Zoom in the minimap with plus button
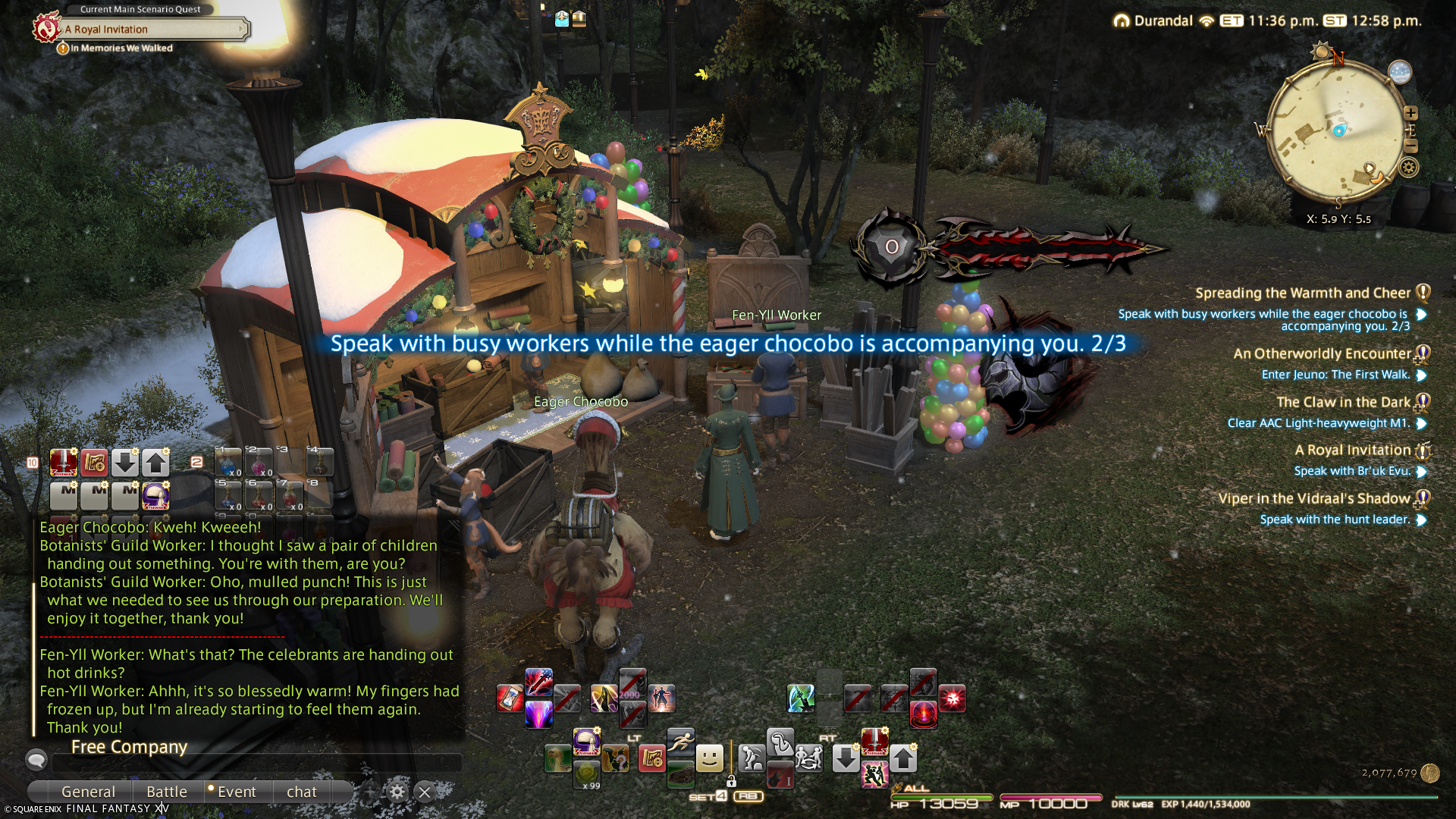This screenshot has width=1456, height=819. 1410,113
